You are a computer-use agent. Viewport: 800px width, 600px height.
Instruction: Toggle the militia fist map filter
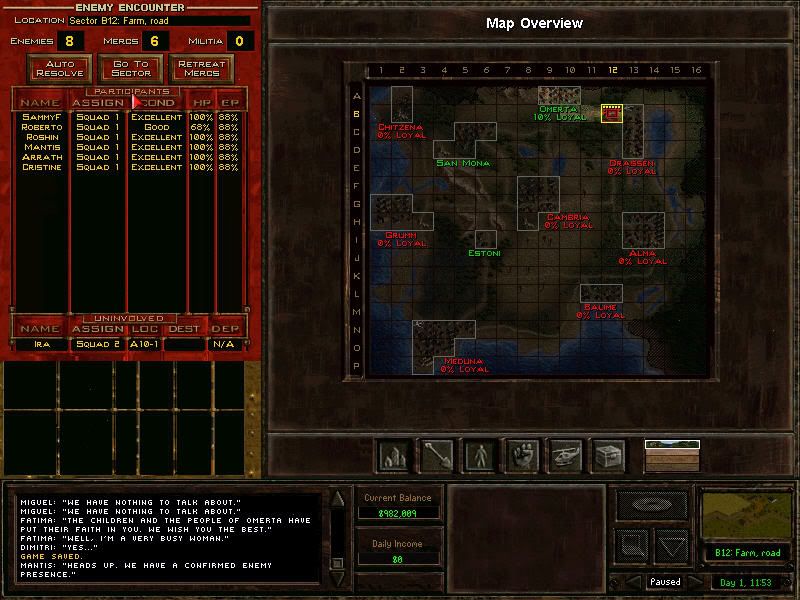521,455
